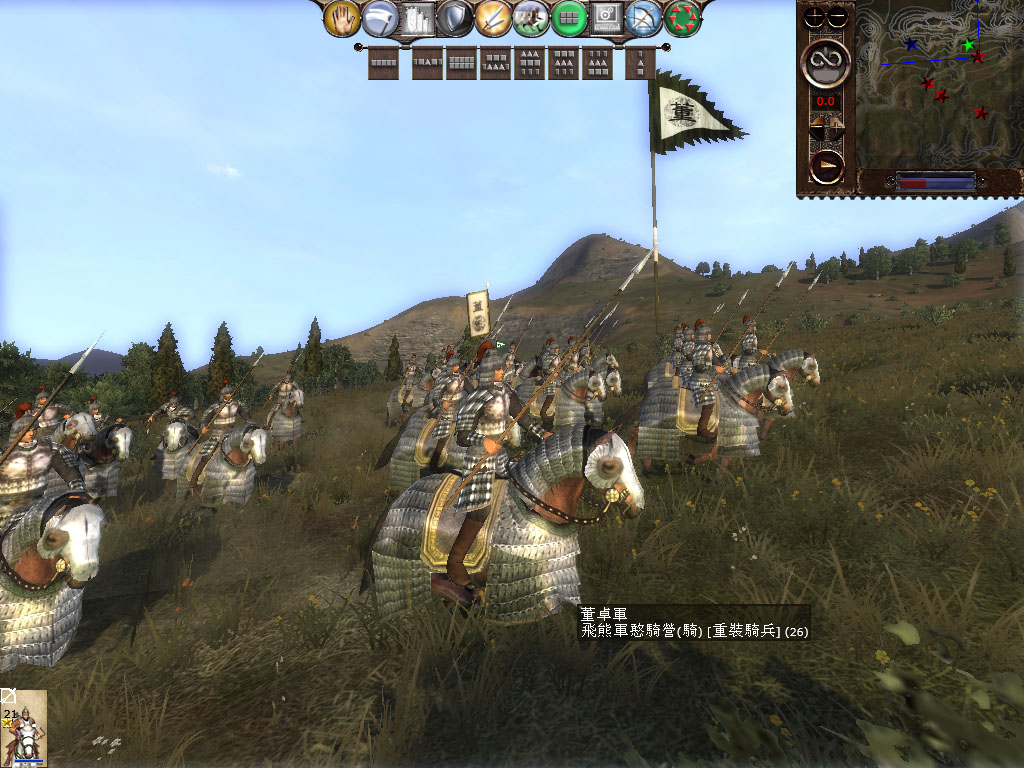Choose the single line formation banner
This screenshot has height=768, width=1024.
[383, 63]
